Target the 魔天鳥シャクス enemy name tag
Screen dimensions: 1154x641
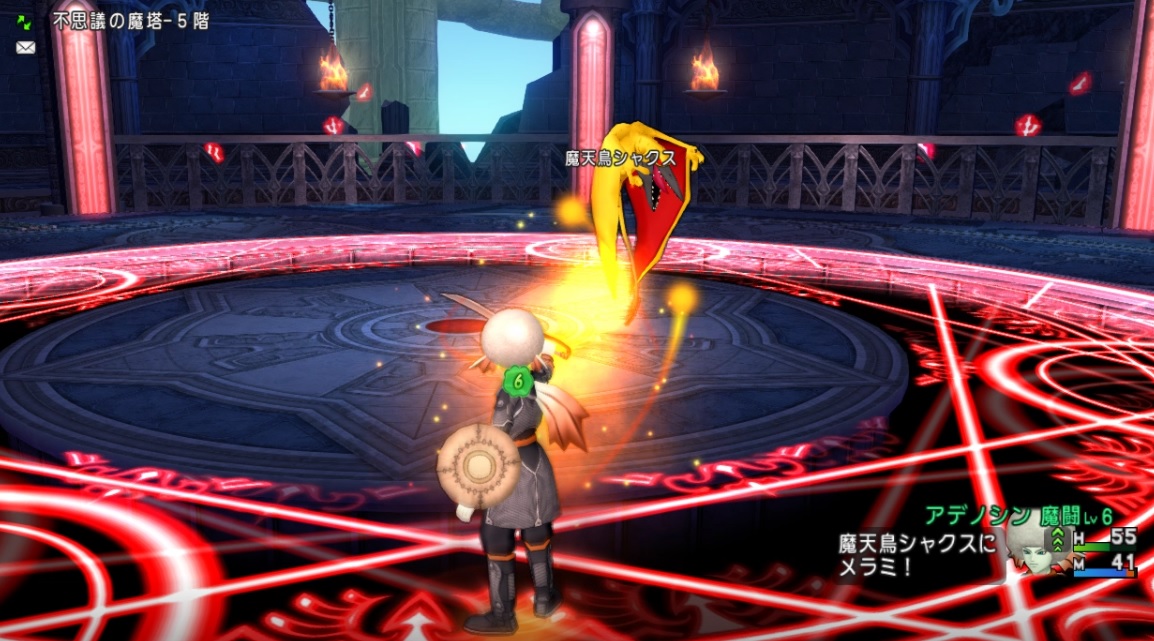620,158
